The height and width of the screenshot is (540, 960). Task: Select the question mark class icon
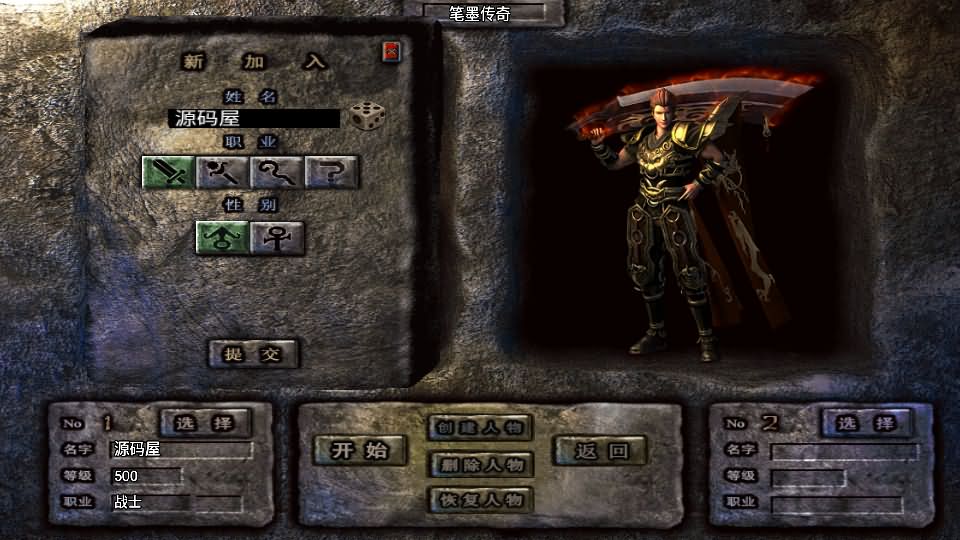coord(331,173)
